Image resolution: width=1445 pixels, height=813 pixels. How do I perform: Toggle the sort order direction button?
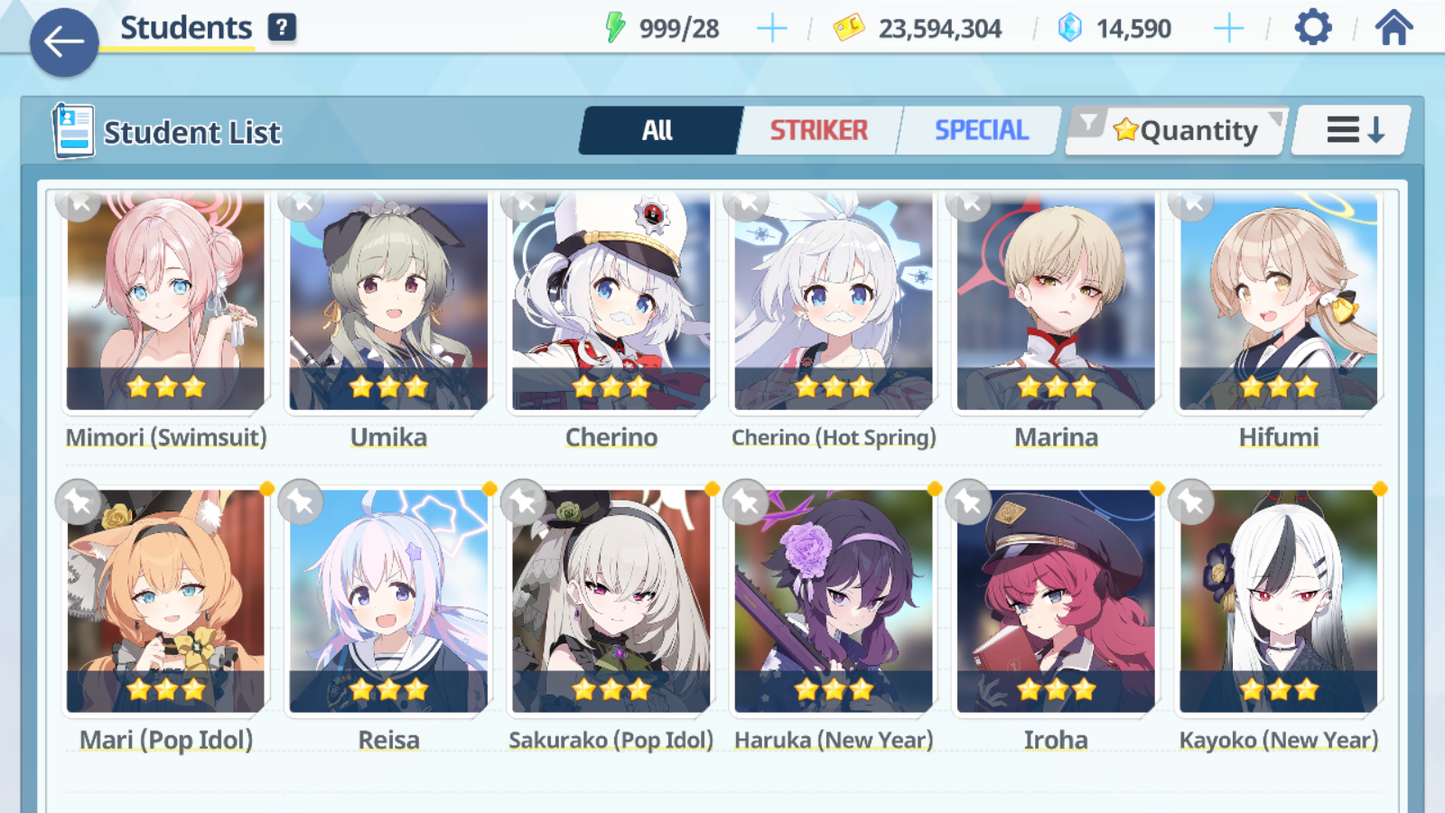(1353, 130)
